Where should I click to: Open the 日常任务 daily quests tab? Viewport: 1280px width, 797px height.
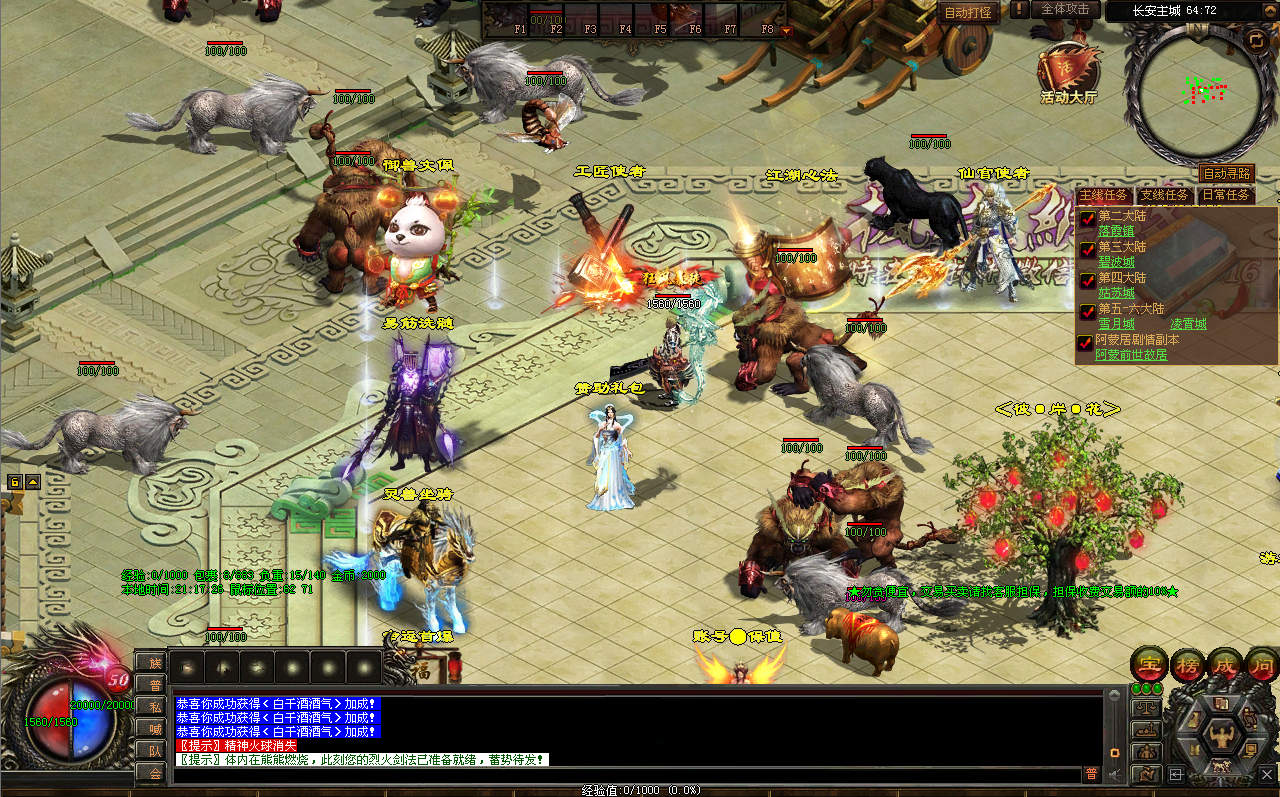click(1225, 195)
